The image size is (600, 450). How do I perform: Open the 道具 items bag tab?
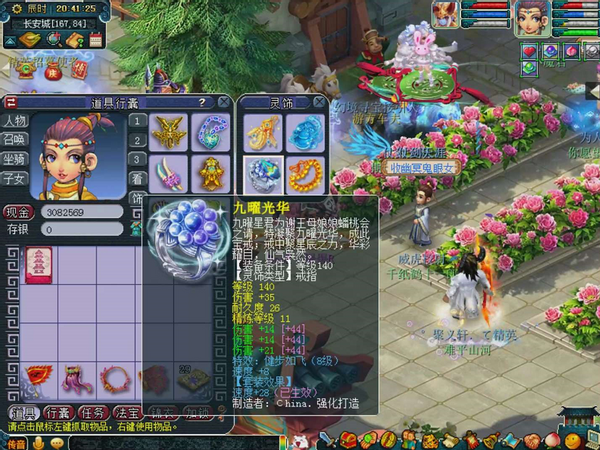click(x=21, y=412)
